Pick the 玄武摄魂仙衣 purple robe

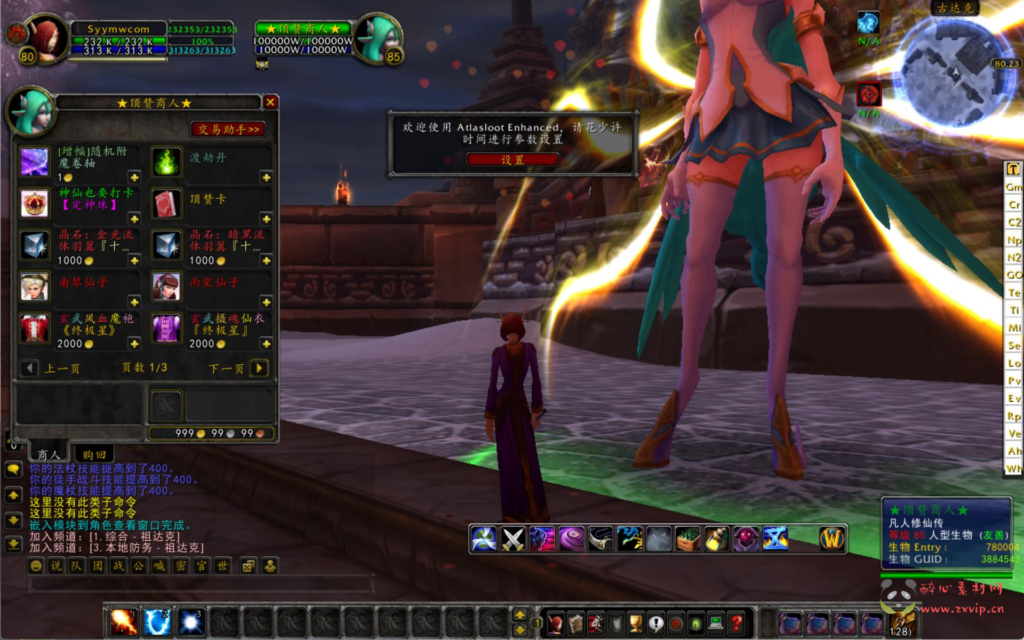coord(166,328)
